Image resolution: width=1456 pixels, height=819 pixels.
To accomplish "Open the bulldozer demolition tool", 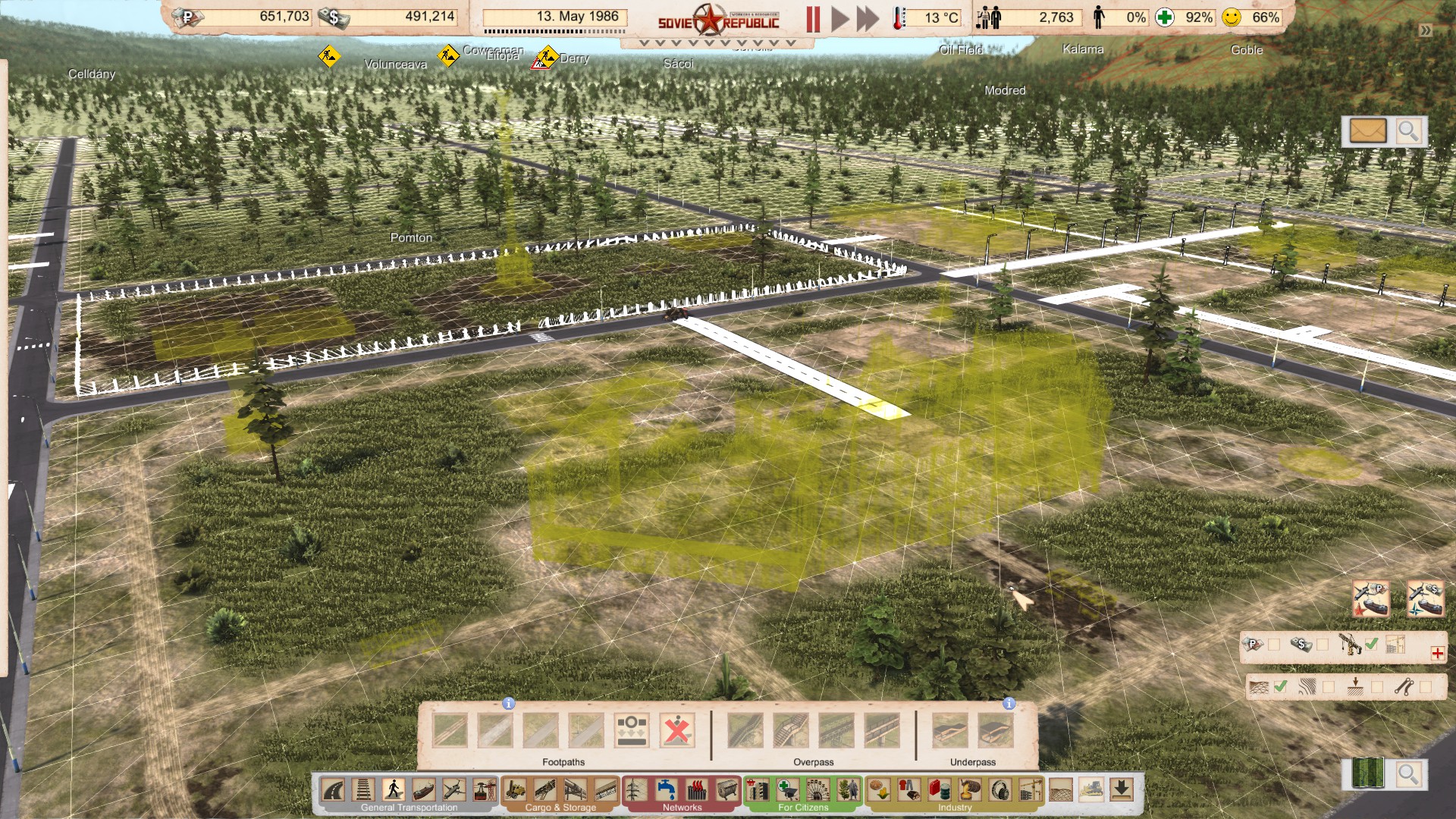I will pyautogui.click(x=1090, y=789).
